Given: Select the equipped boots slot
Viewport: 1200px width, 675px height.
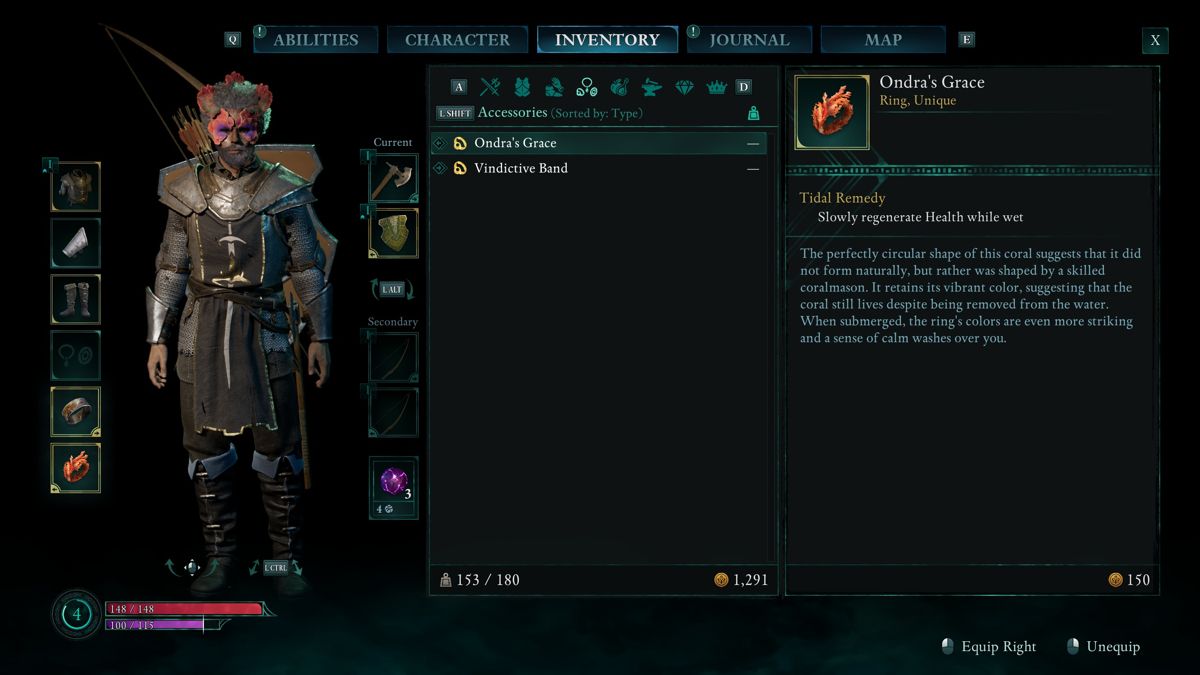Looking at the screenshot, I should click(76, 299).
